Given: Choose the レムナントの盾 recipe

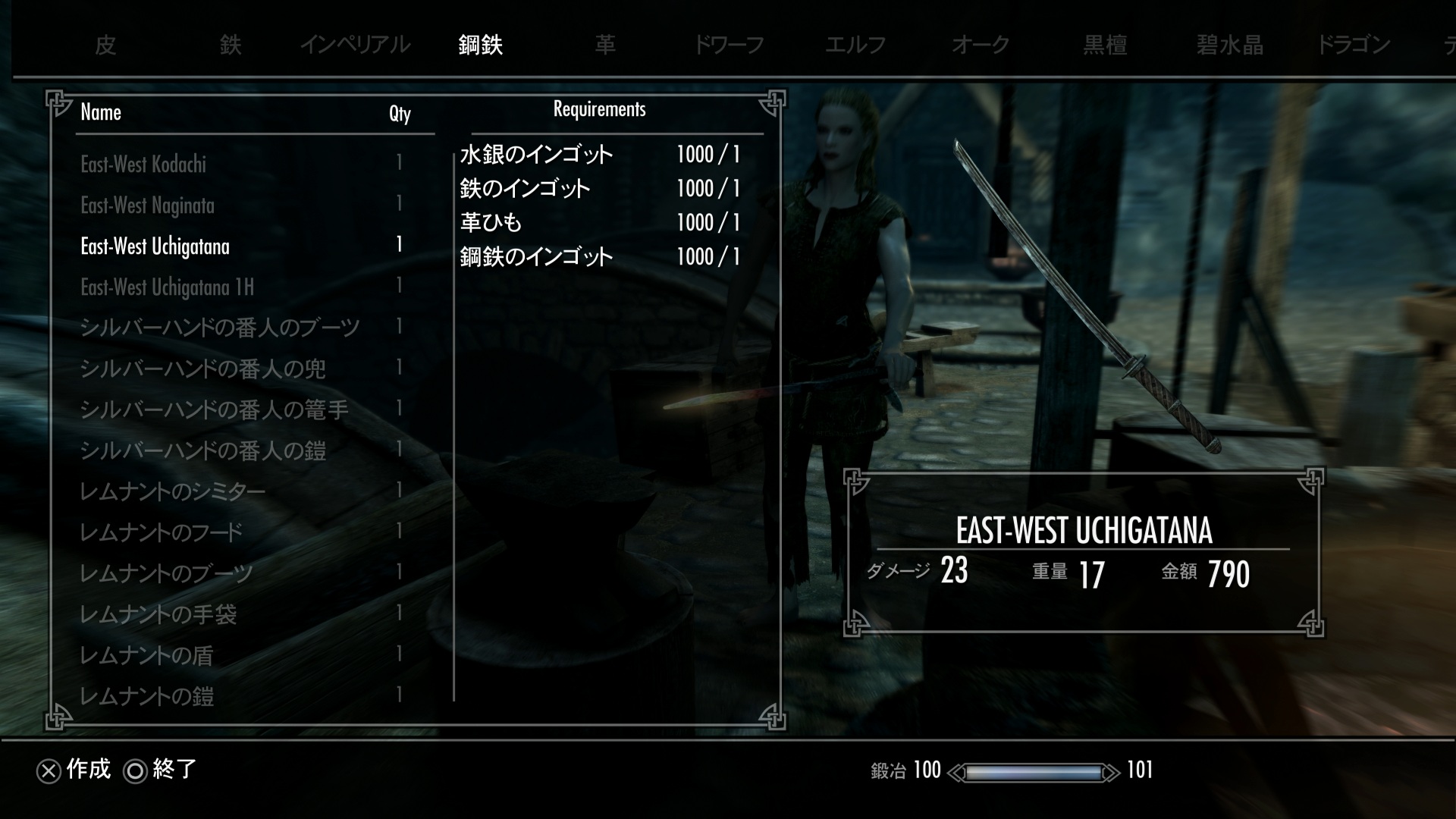Looking at the screenshot, I should pyautogui.click(x=146, y=656).
